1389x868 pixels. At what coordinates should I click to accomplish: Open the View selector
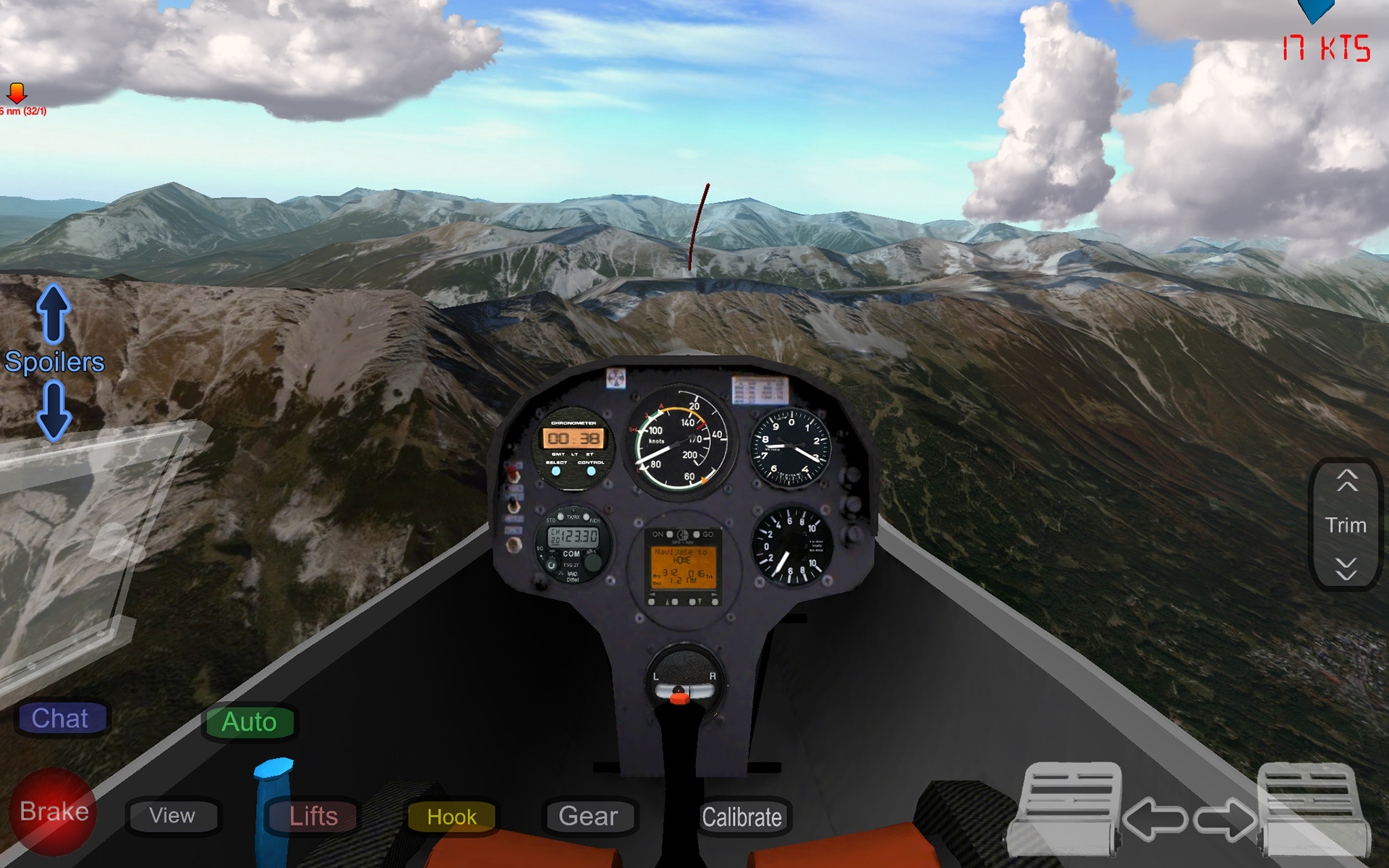pos(172,816)
